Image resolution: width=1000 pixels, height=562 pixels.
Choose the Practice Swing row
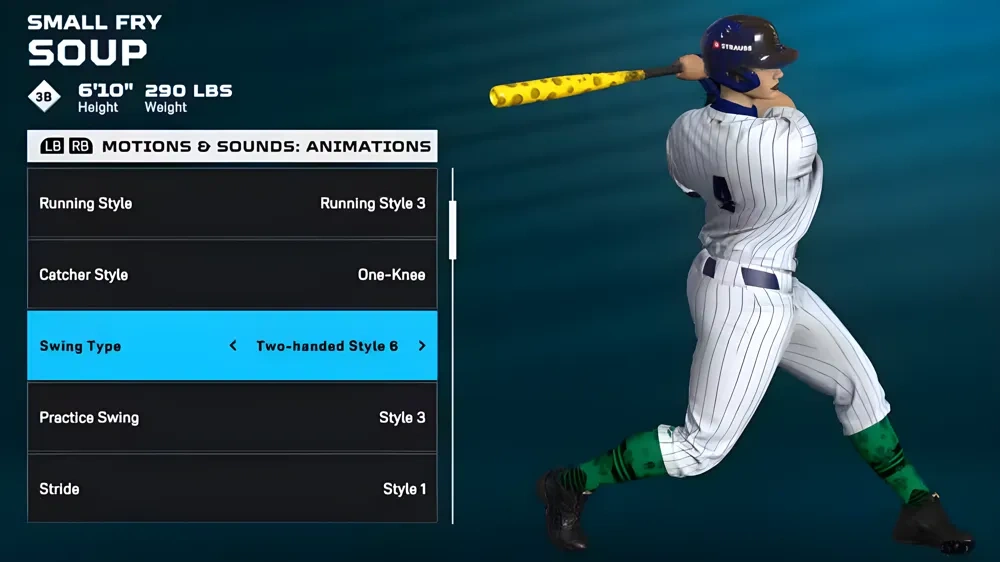point(232,418)
